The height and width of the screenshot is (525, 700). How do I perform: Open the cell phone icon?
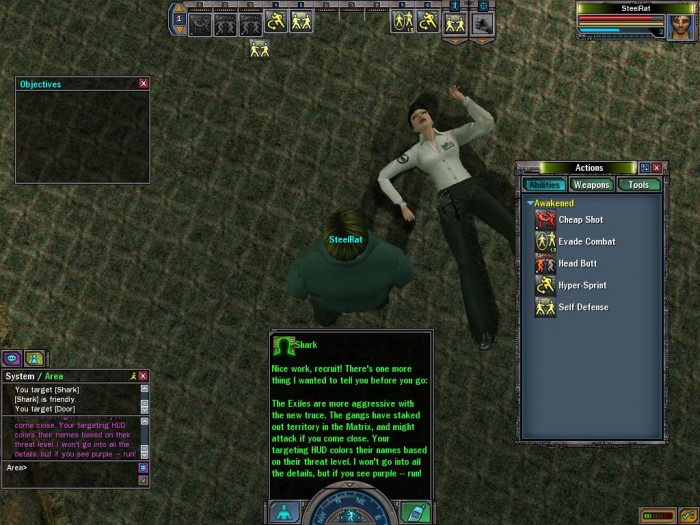414,512
